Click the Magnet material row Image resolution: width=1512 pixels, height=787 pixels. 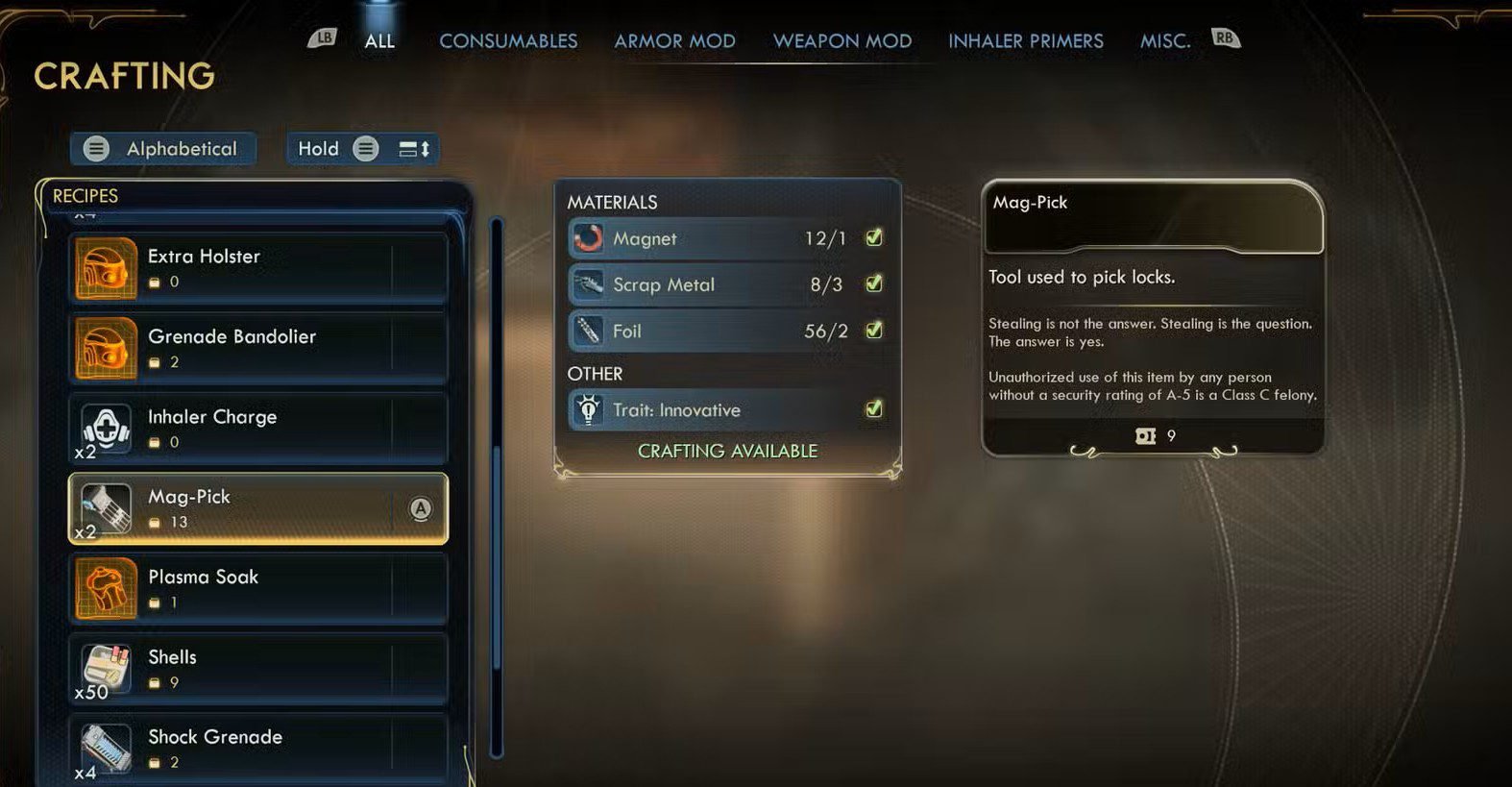point(726,238)
